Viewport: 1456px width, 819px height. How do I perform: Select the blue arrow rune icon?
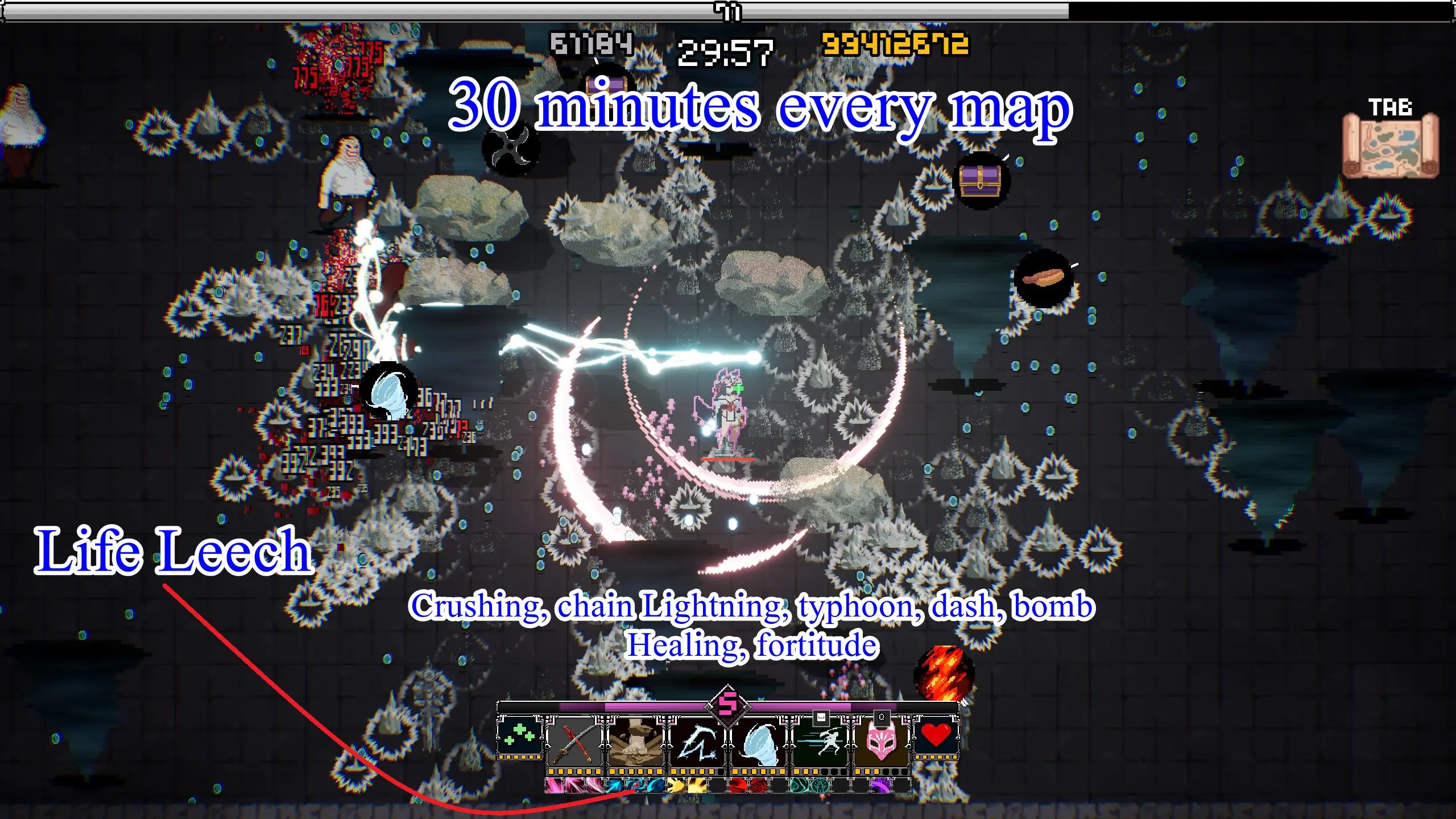(615, 787)
